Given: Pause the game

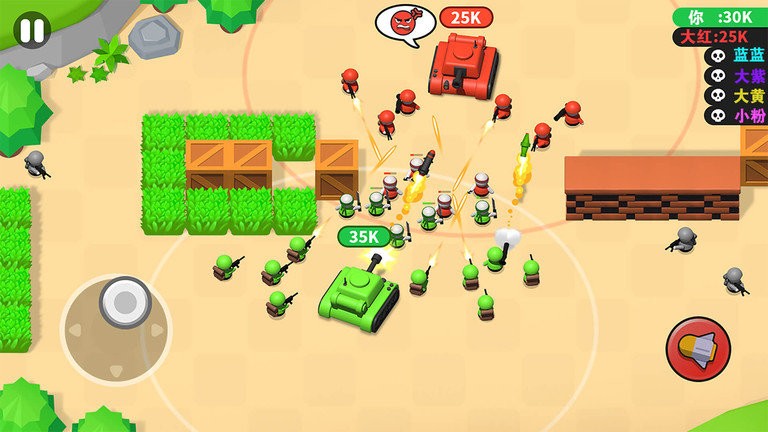Looking at the screenshot, I should tap(32, 30).
